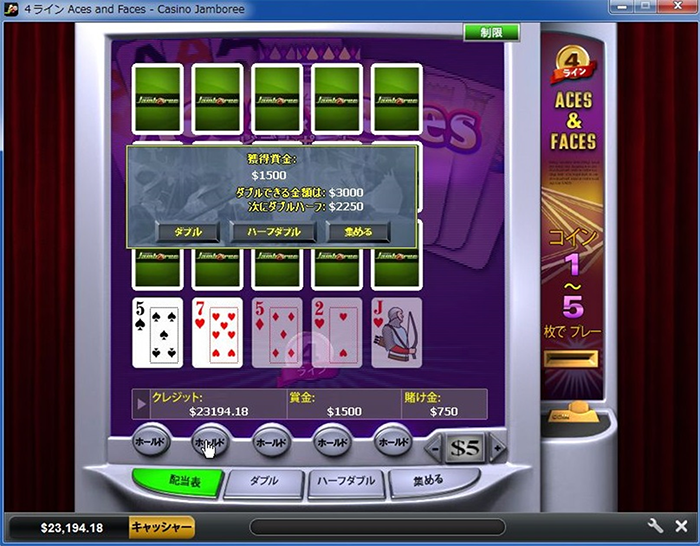This screenshot has height=546, width=700.
Task: Decrease the $5 coin value with minus
Action: (437, 448)
